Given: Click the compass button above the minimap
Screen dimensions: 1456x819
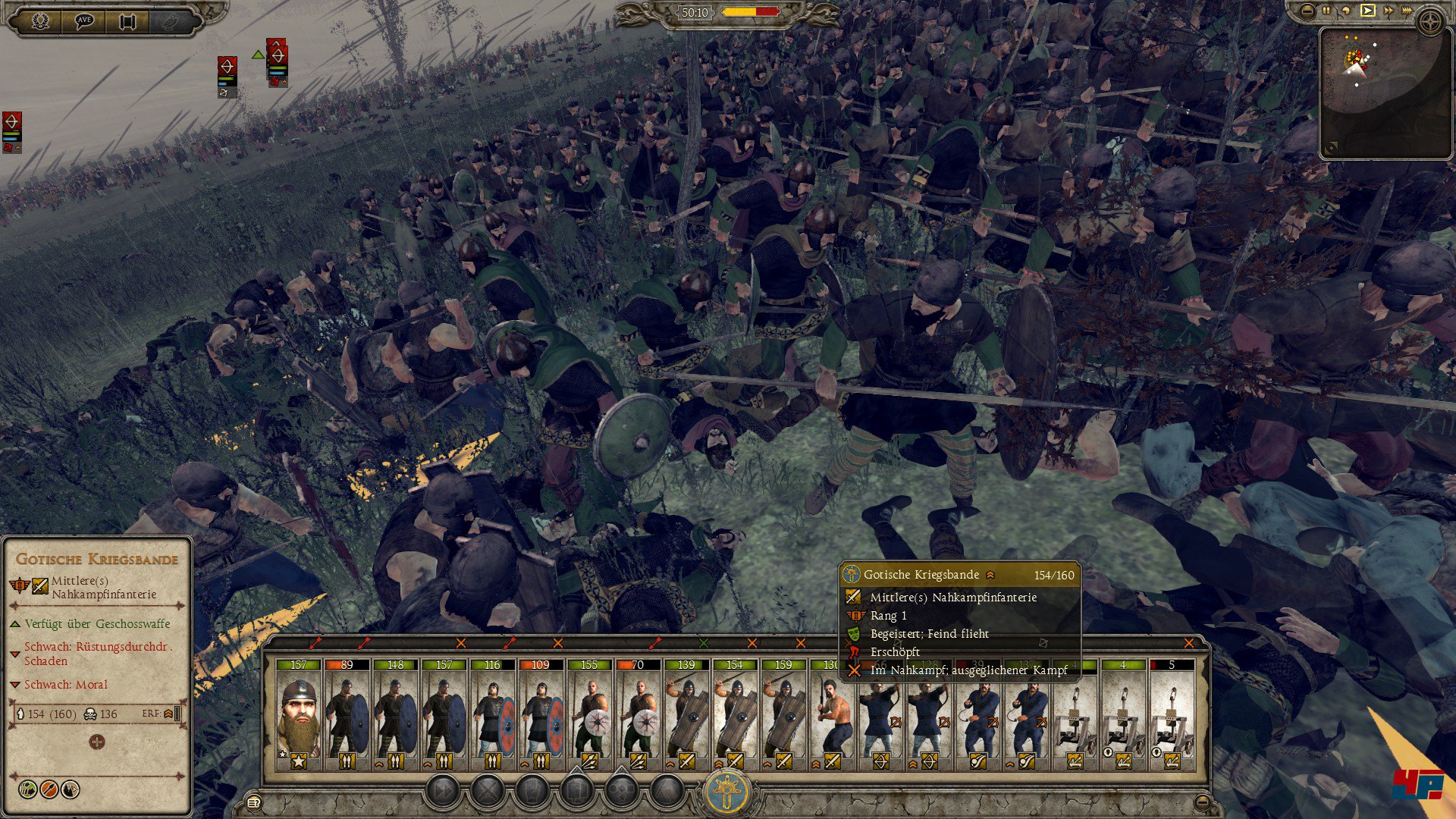Looking at the screenshot, I should tap(1431, 21).
